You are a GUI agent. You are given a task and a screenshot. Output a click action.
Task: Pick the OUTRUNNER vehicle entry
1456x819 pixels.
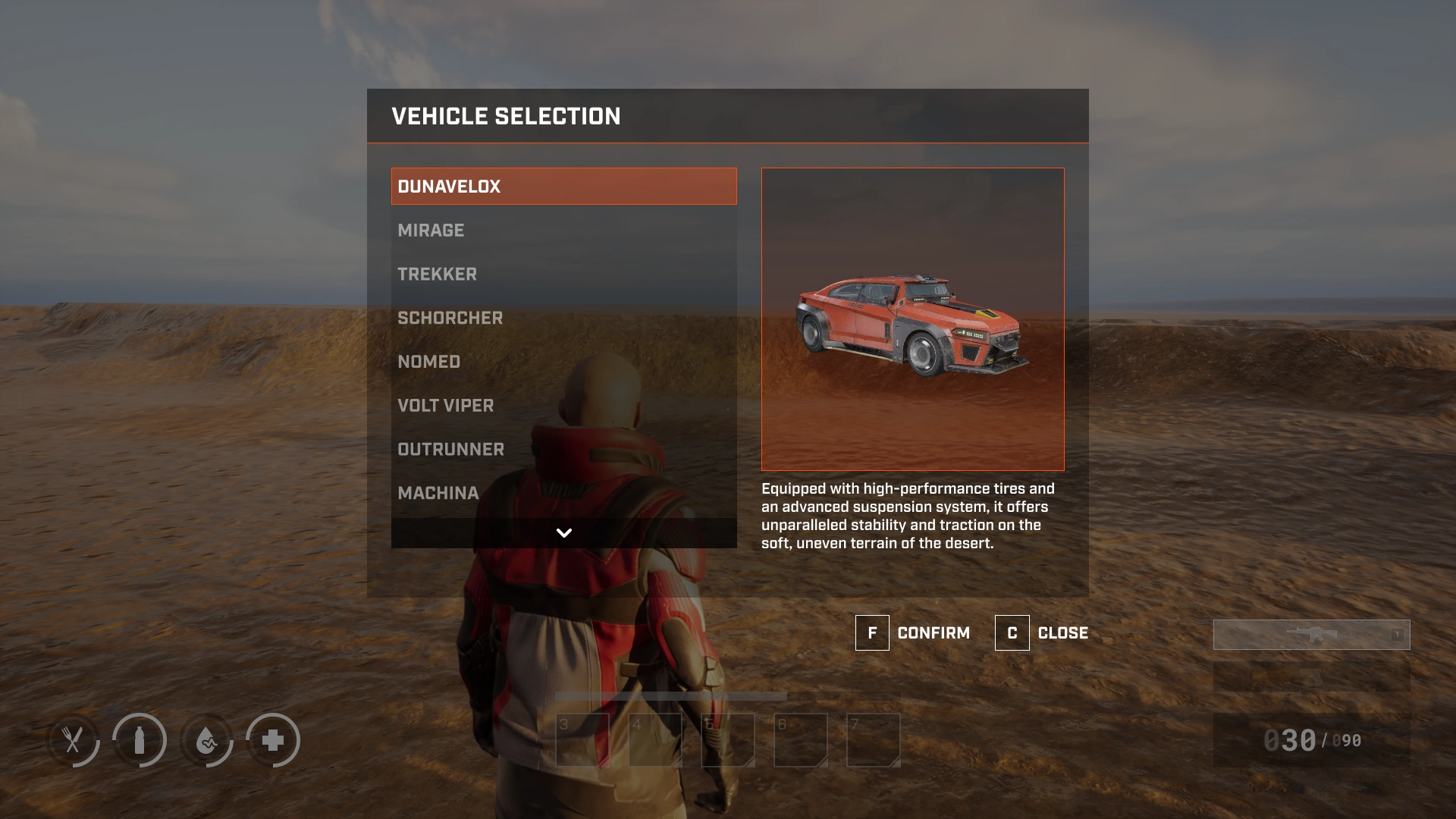(563, 450)
